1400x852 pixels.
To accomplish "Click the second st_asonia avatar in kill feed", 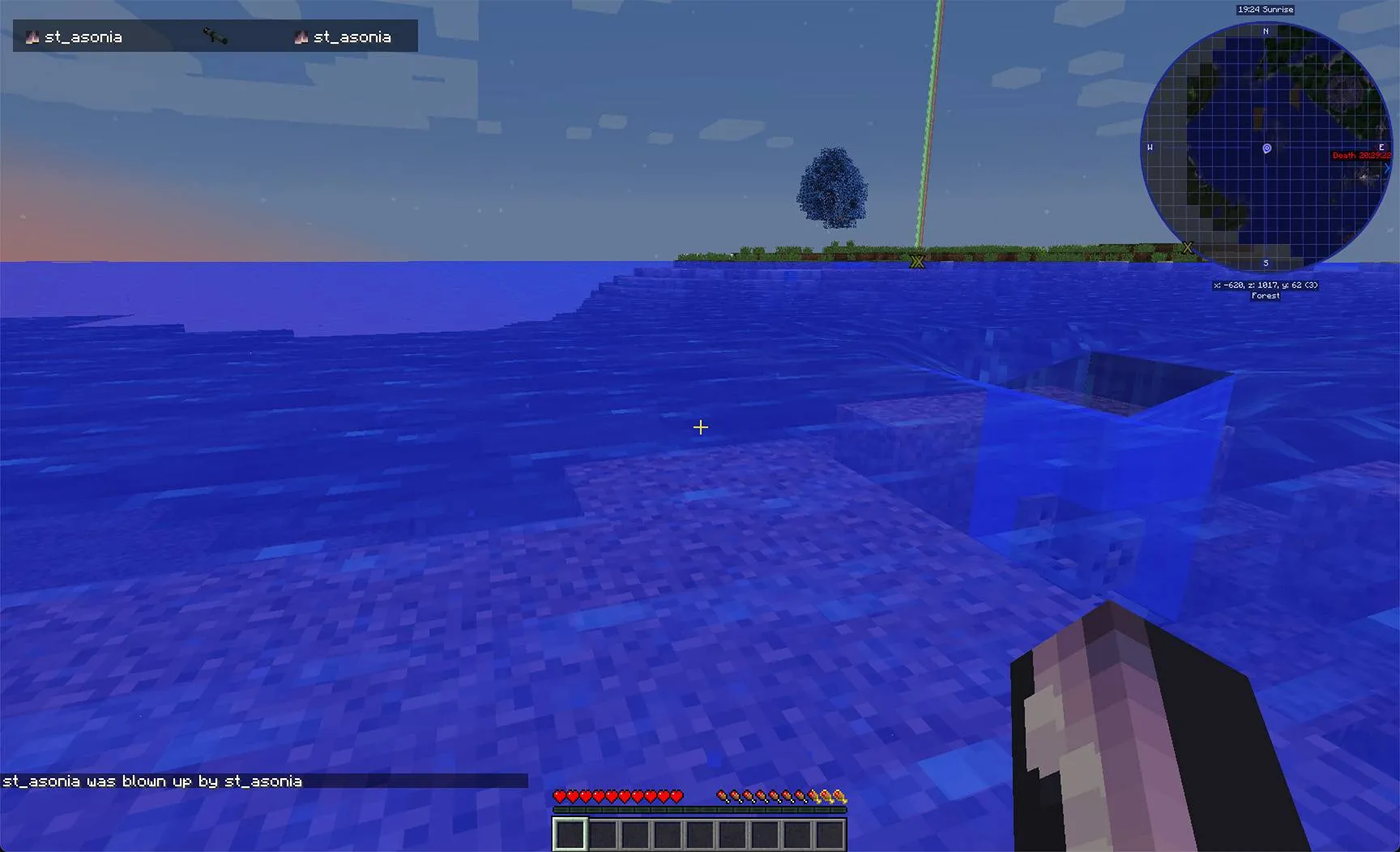I will pos(301,36).
